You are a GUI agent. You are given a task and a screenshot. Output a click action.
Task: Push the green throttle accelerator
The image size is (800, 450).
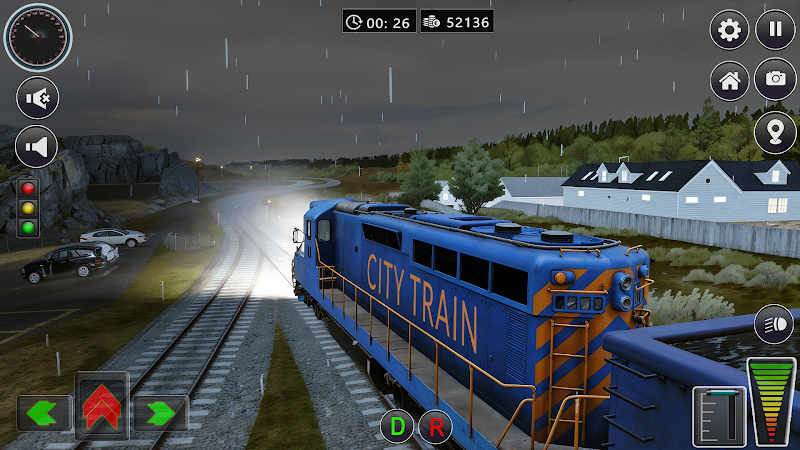(772, 400)
